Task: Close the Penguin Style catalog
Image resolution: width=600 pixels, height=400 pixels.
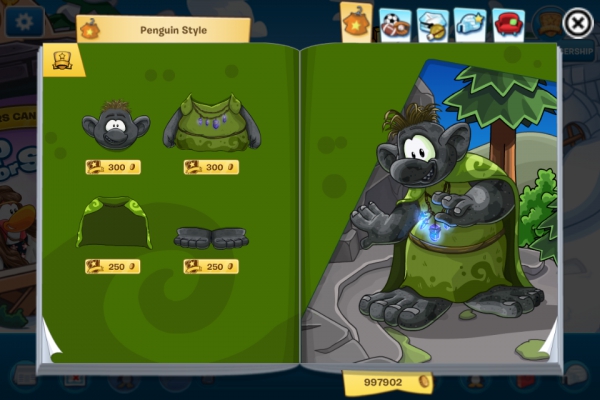Action: (577, 22)
